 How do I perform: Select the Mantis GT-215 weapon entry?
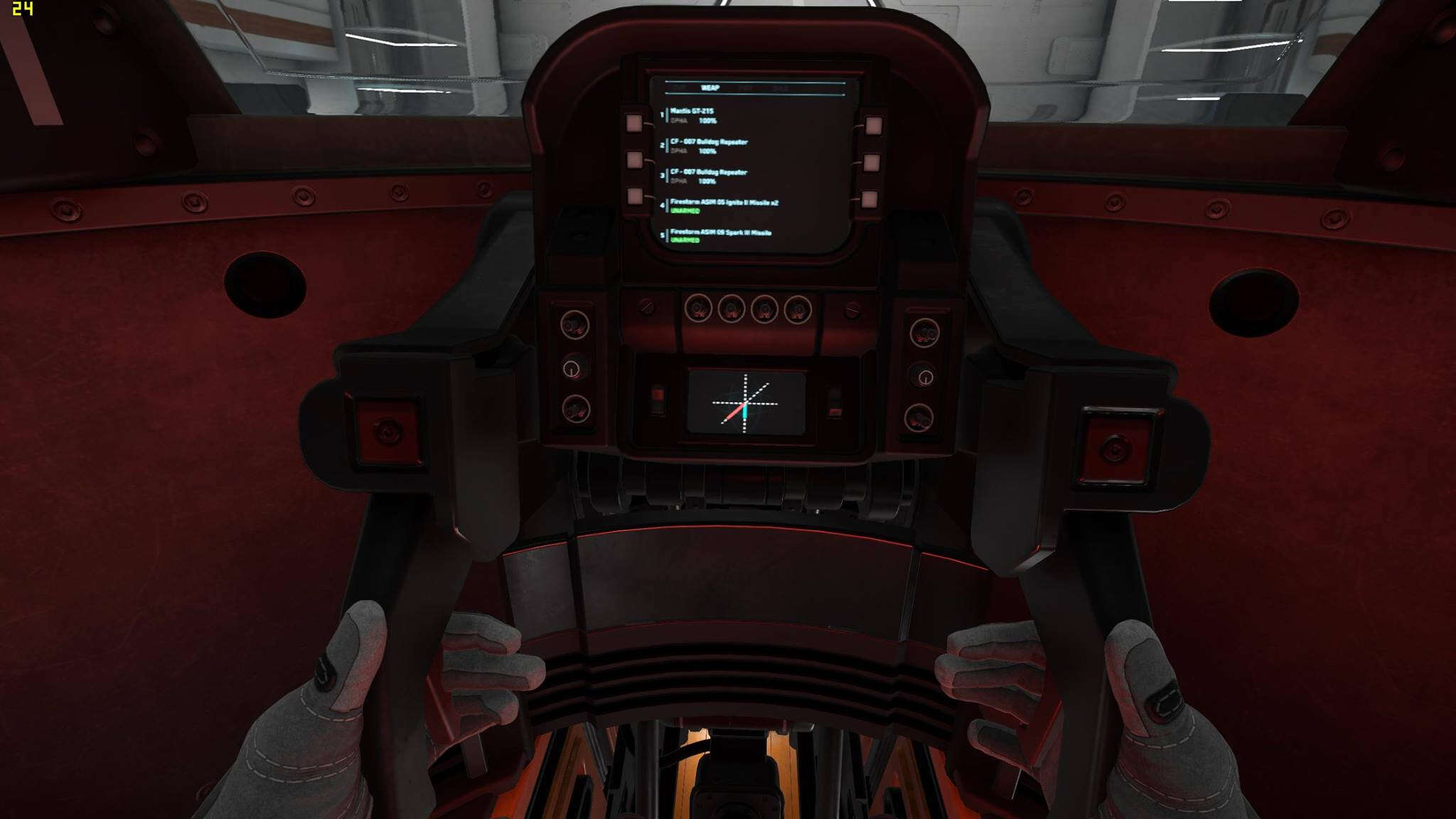(692, 112)
